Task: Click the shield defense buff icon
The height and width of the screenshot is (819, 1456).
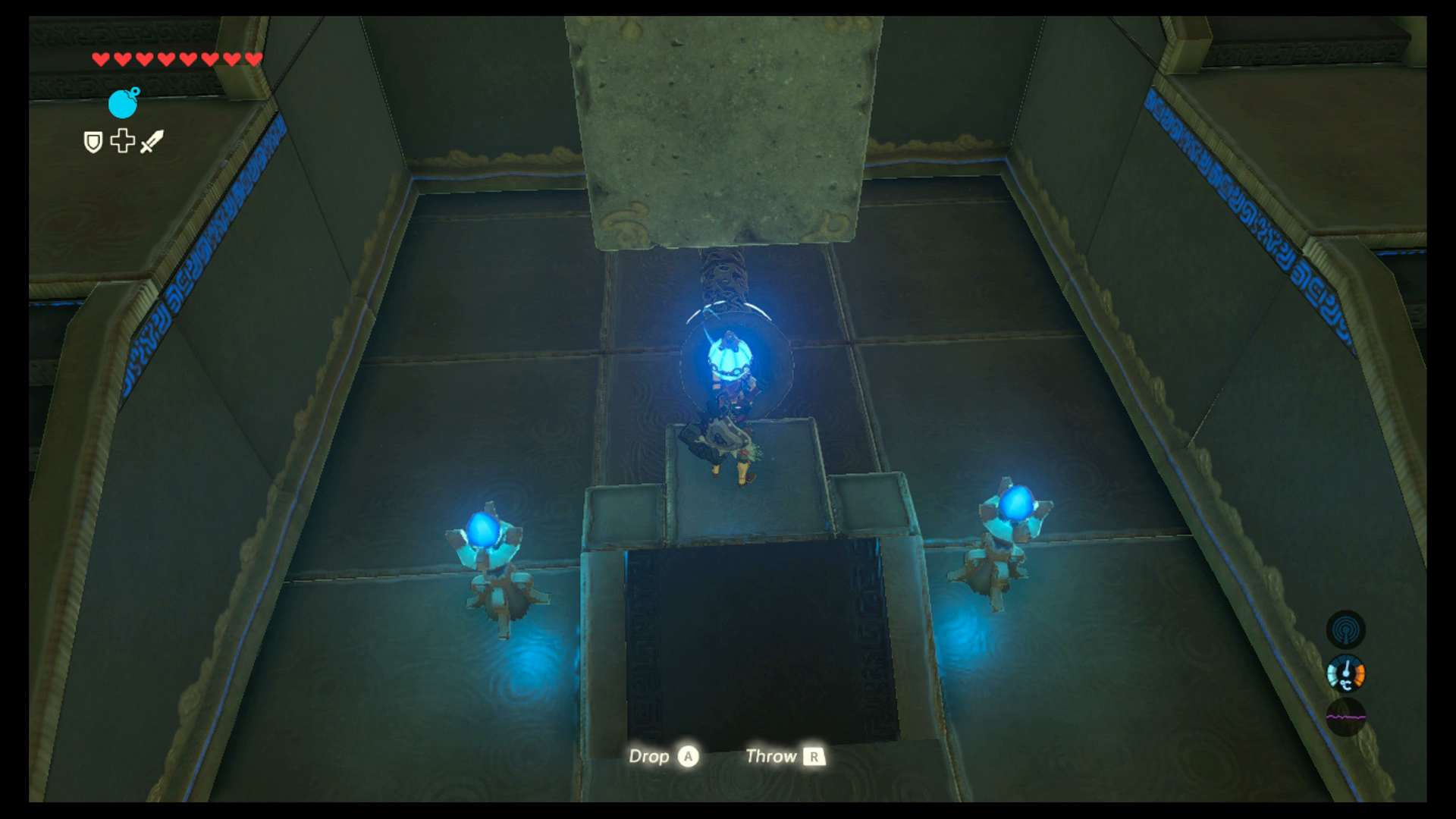Action: click(92, 143)
